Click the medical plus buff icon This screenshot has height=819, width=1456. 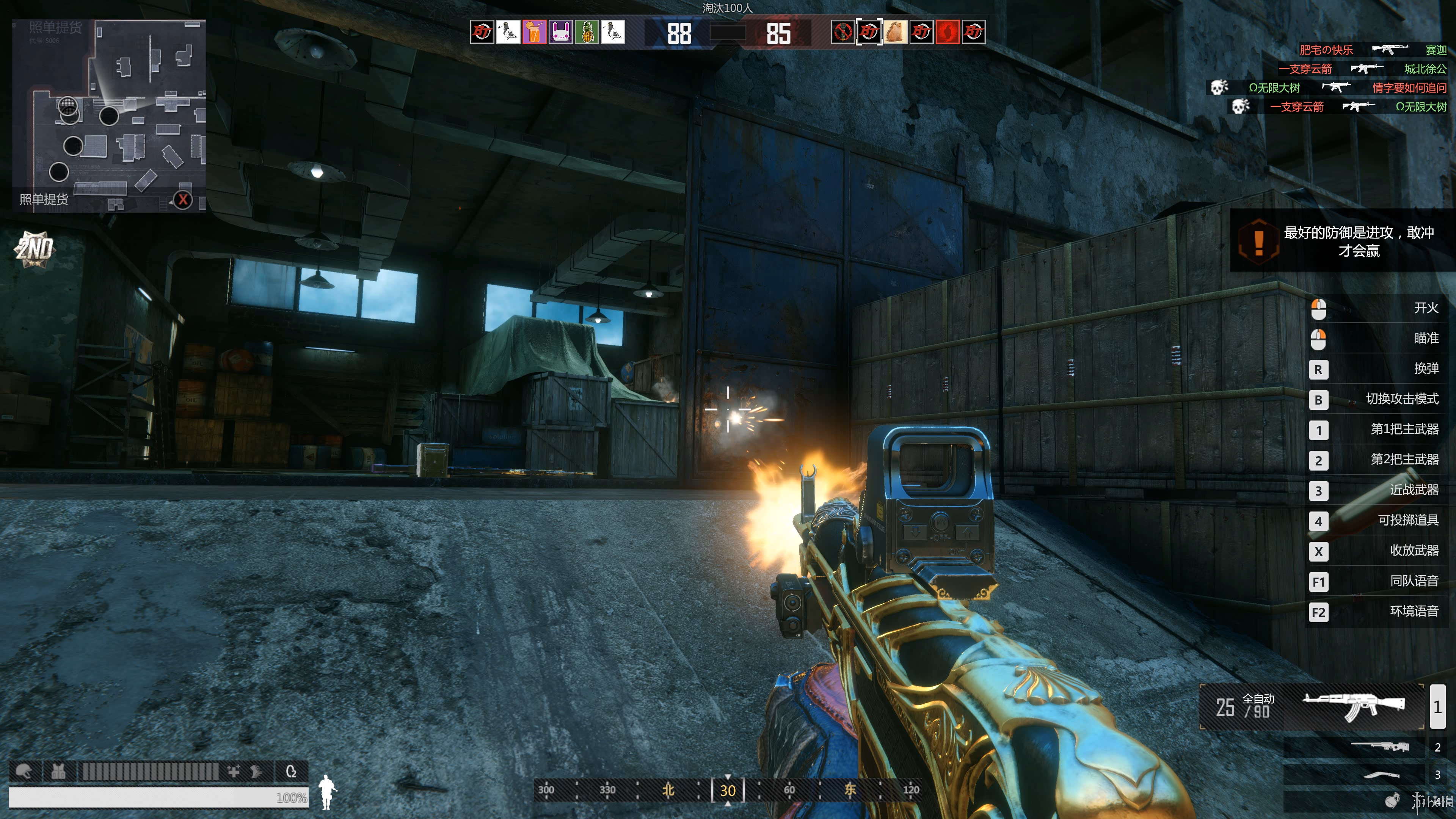tap(234, 771)
